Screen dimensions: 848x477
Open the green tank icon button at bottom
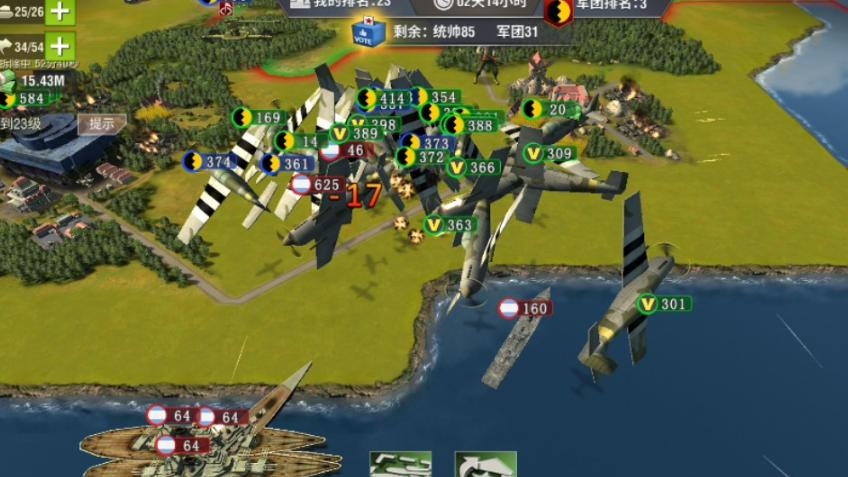pyautogui.click(x=400, y=465)
